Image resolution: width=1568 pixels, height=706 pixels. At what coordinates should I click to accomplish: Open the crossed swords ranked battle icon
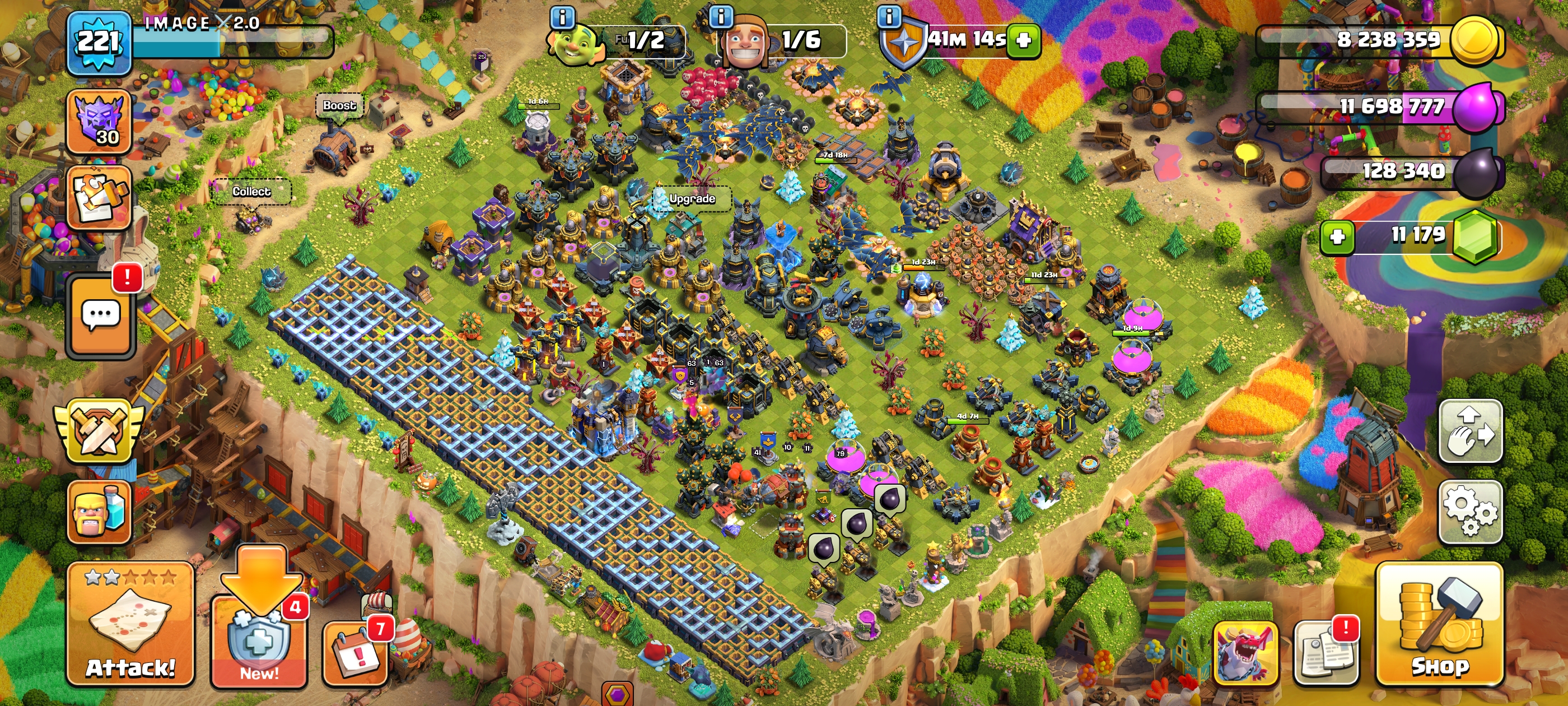[99, 431]
